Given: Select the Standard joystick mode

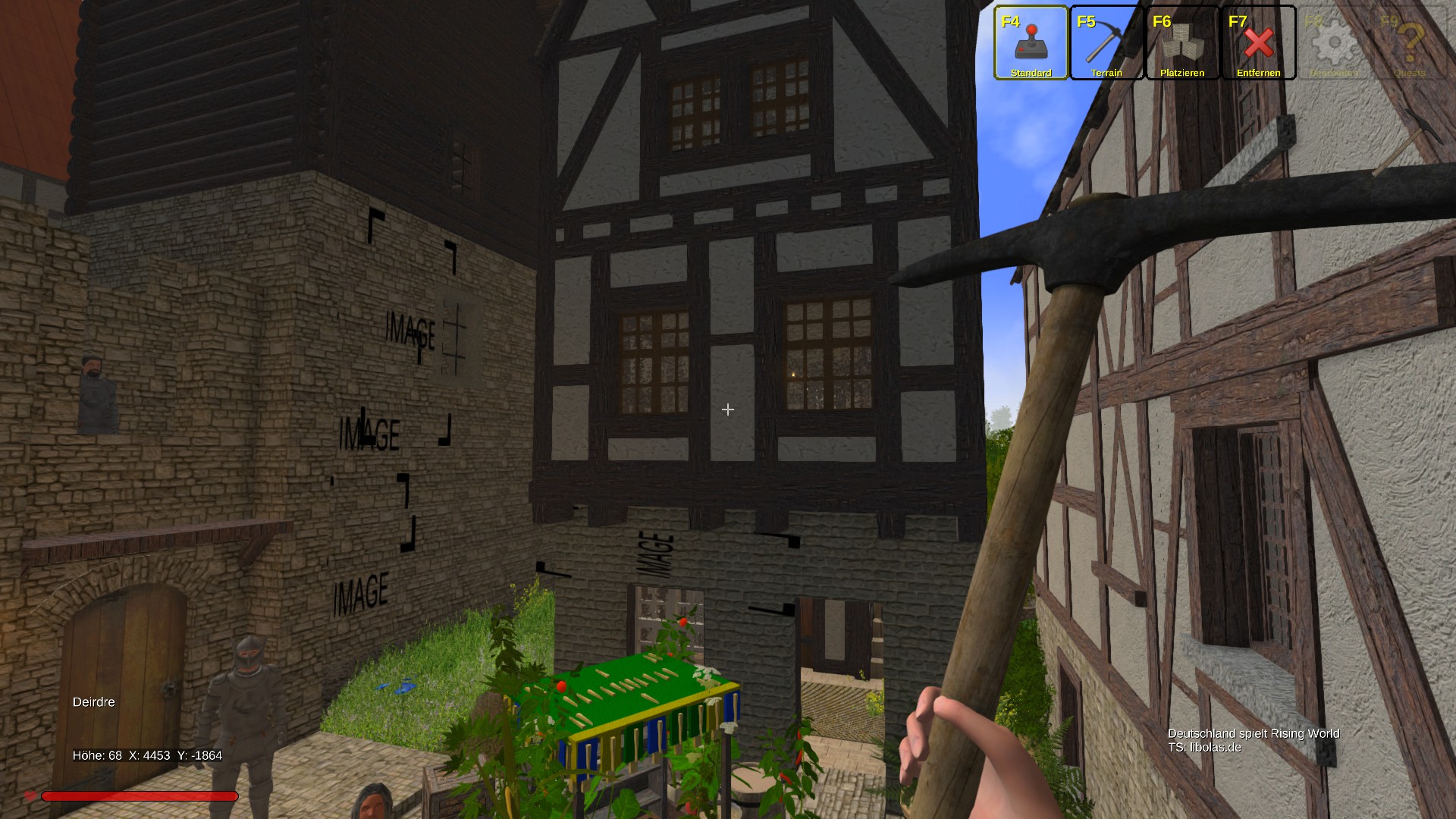Looking at the screenshot, I should (1031, 43).
